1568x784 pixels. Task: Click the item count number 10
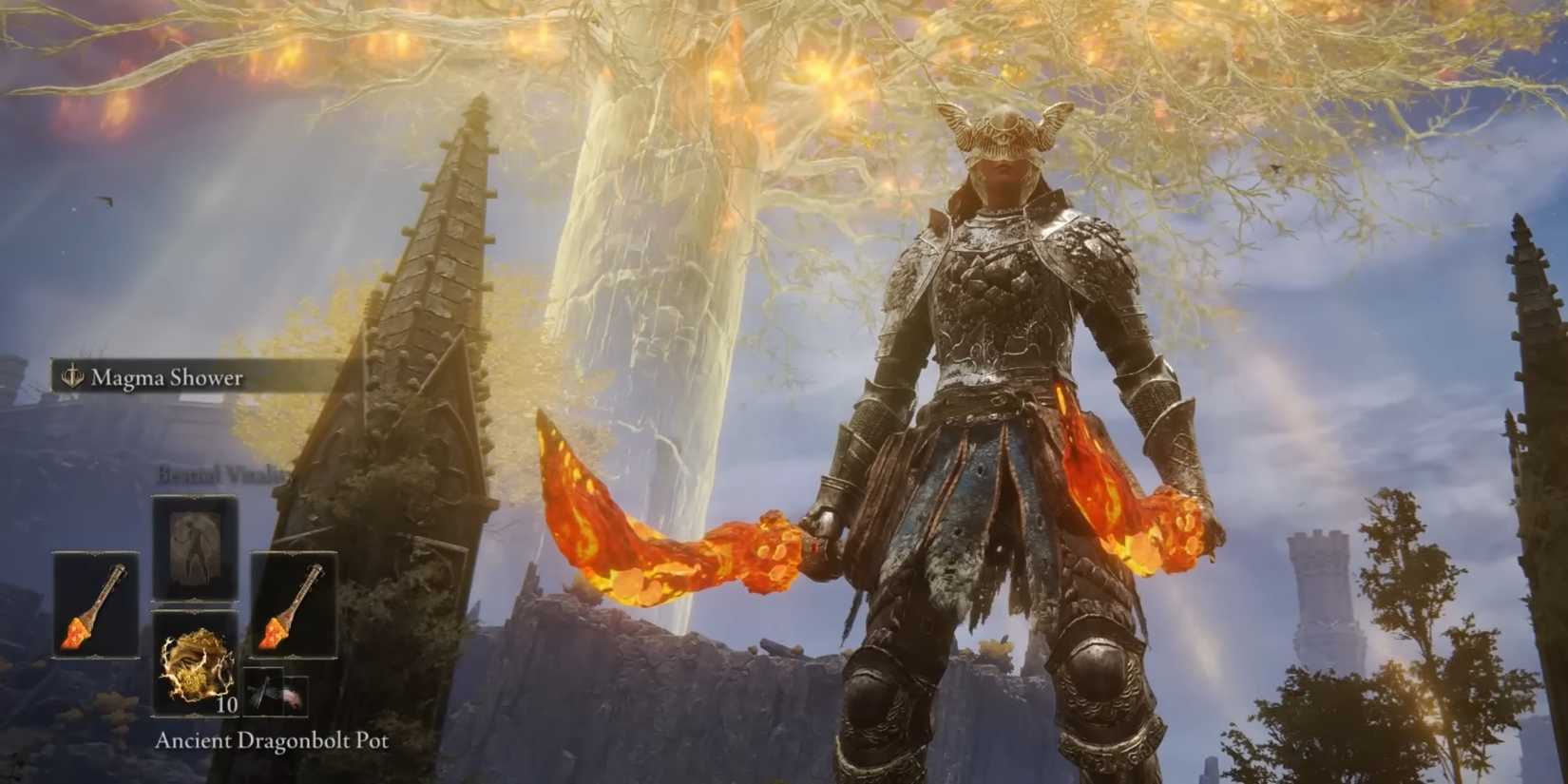click(226, 704)
